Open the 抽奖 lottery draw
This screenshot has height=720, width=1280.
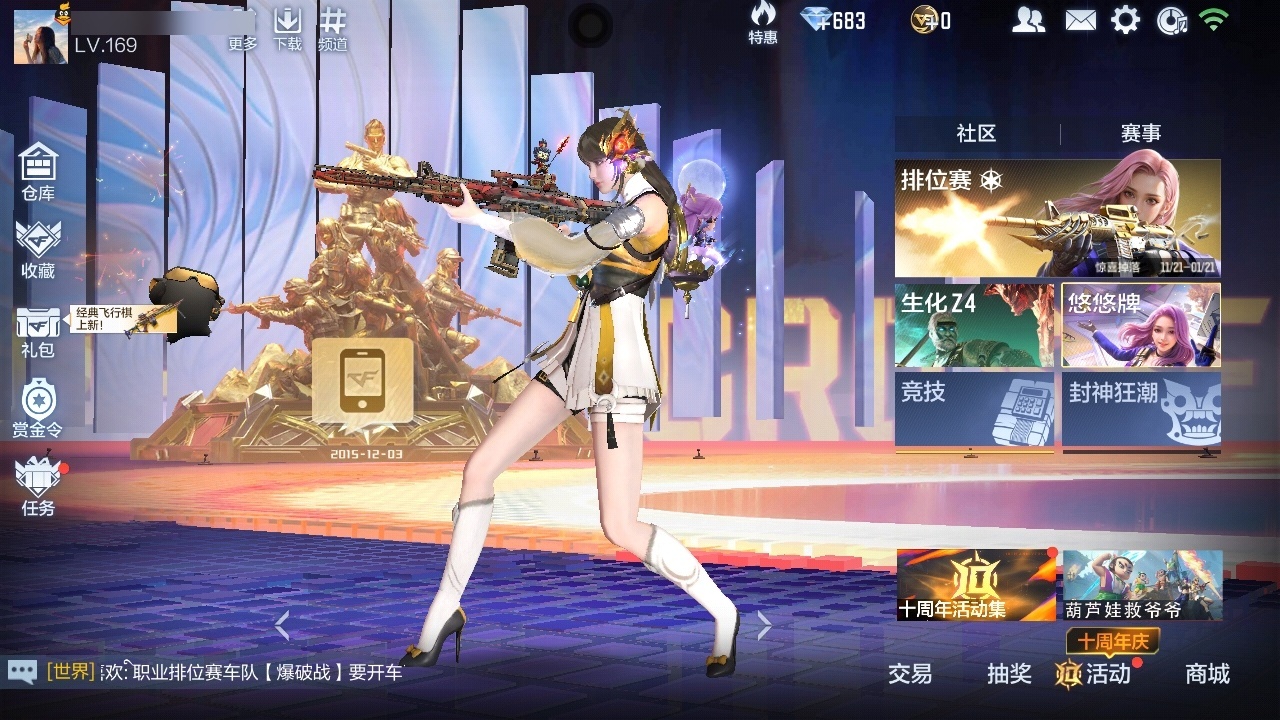pos(1009,674)
